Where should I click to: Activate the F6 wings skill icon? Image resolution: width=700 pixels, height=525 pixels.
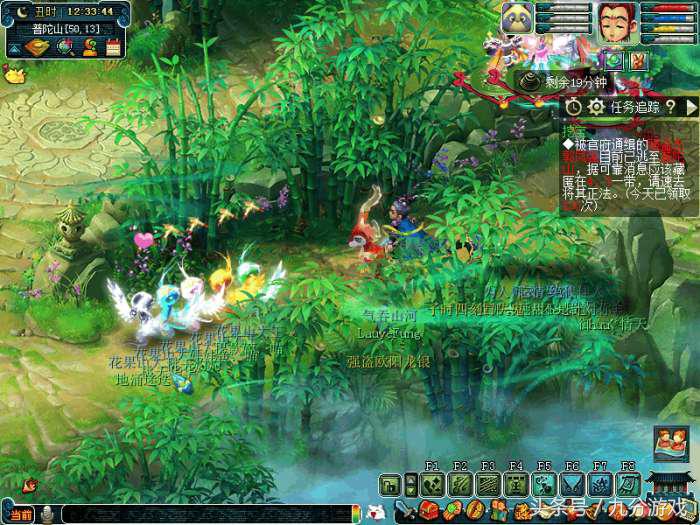pos(572,485)
